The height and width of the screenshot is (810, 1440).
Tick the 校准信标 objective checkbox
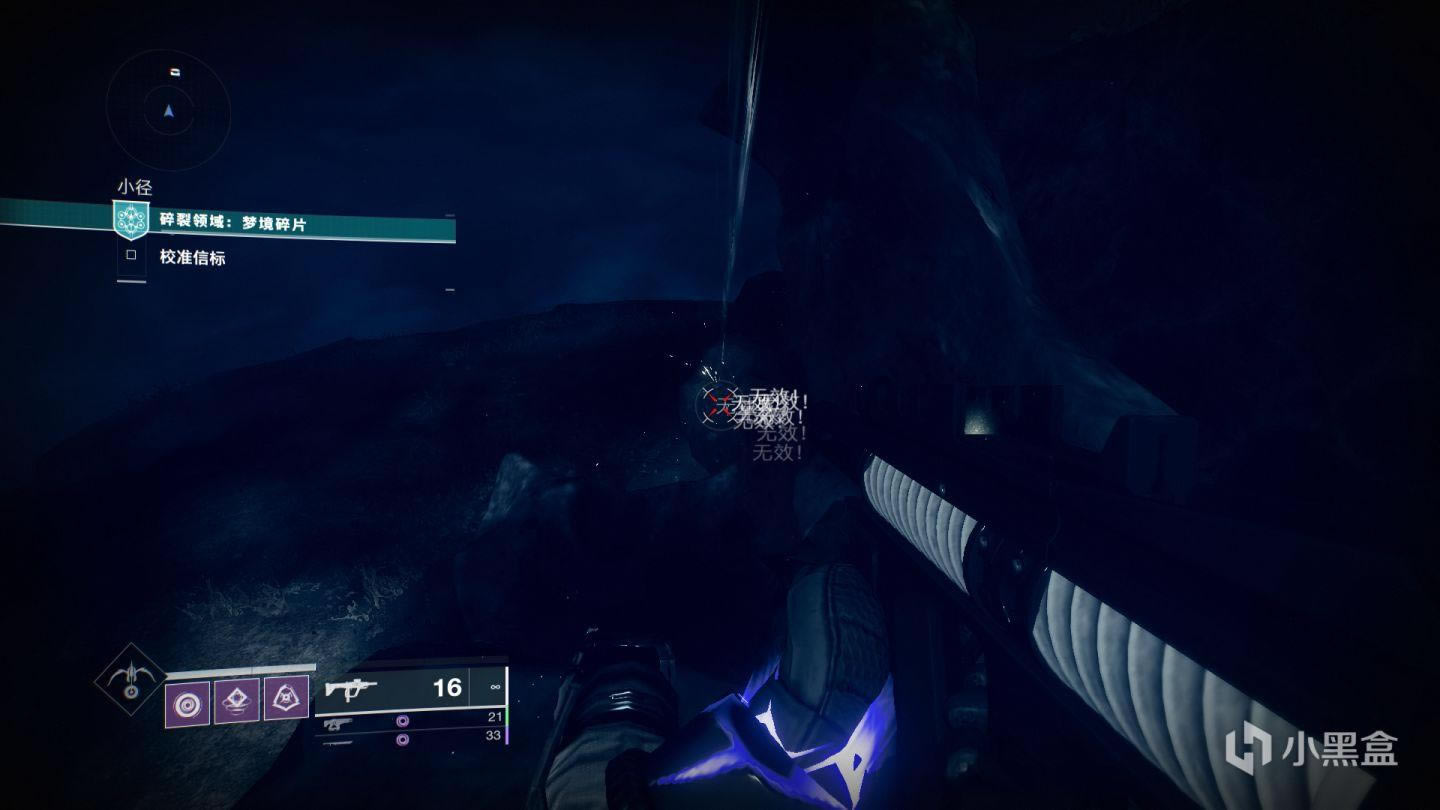tap(131, 256)
